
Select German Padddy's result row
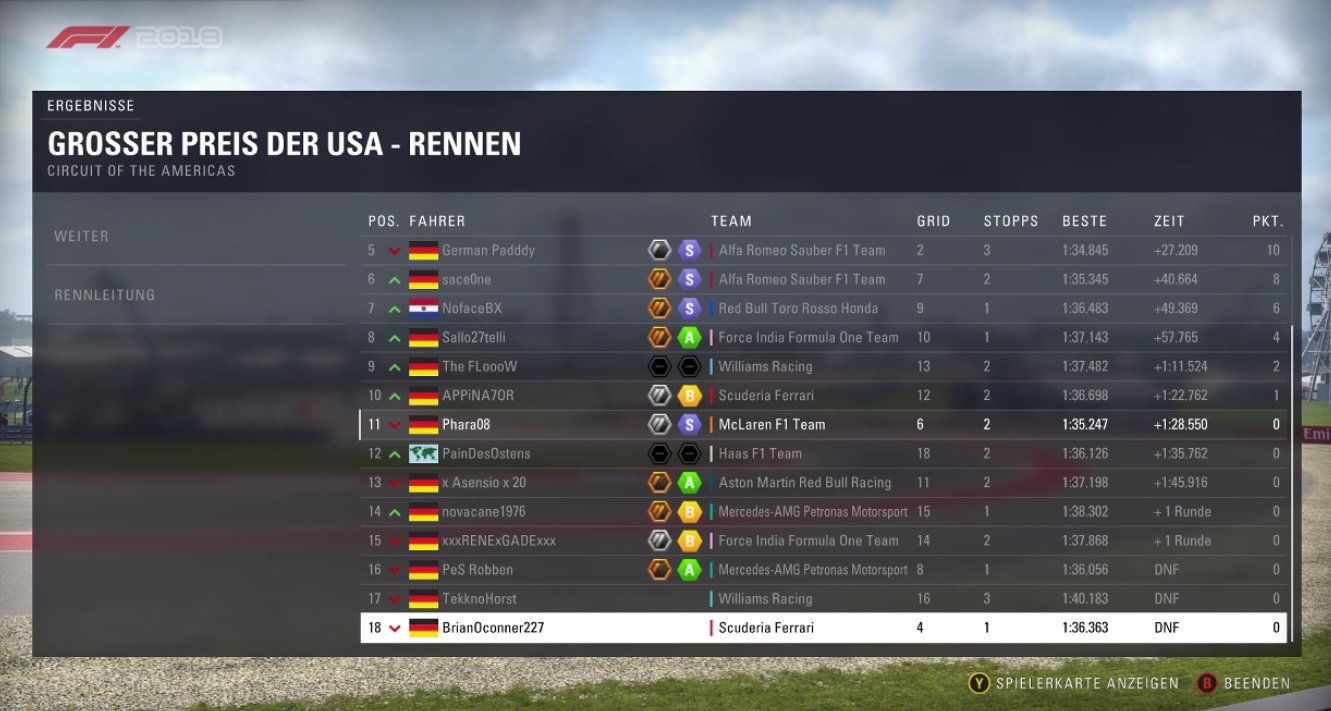(x=488, y=250)
